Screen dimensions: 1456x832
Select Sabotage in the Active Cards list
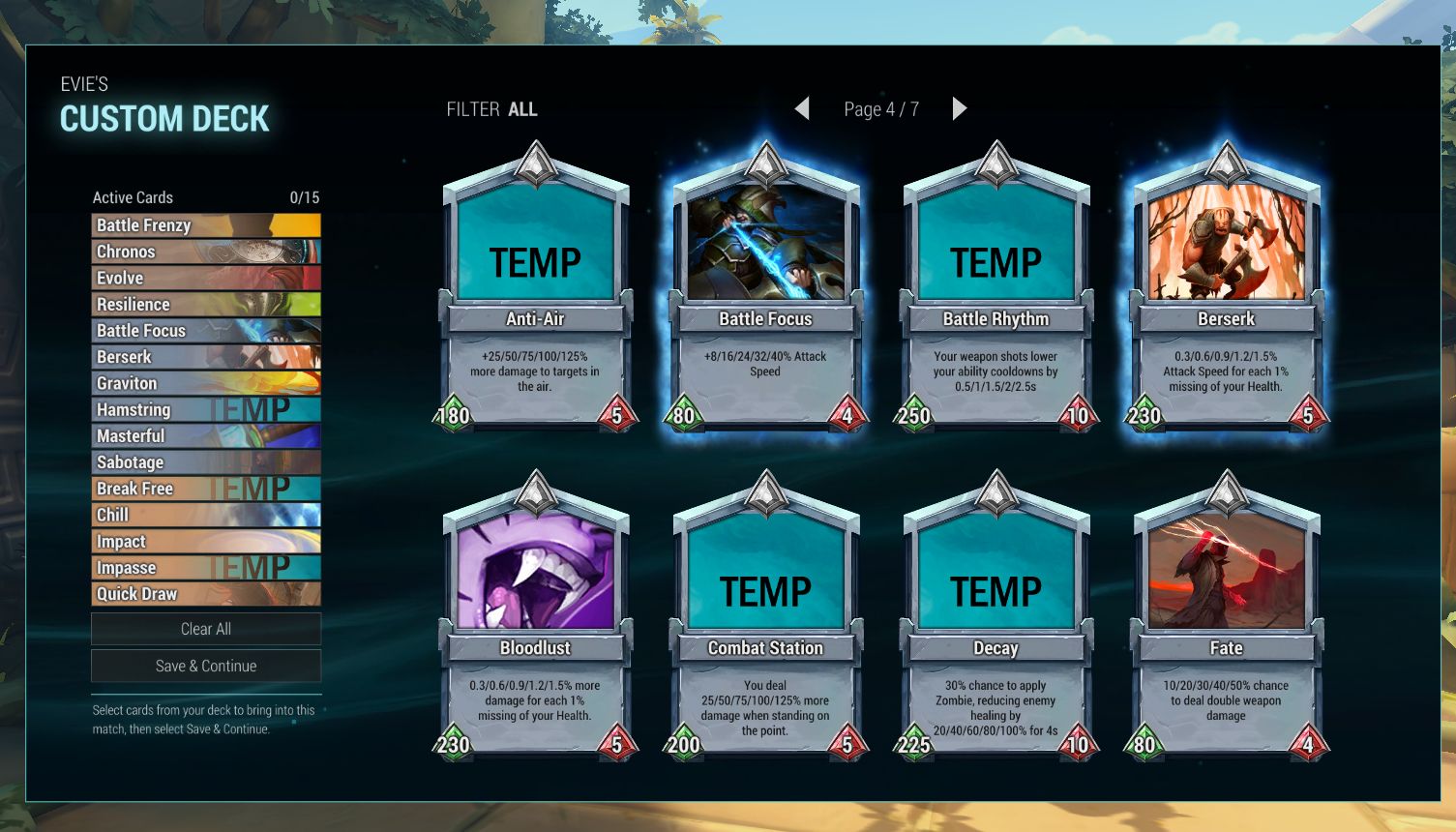[x=206, y=462]
